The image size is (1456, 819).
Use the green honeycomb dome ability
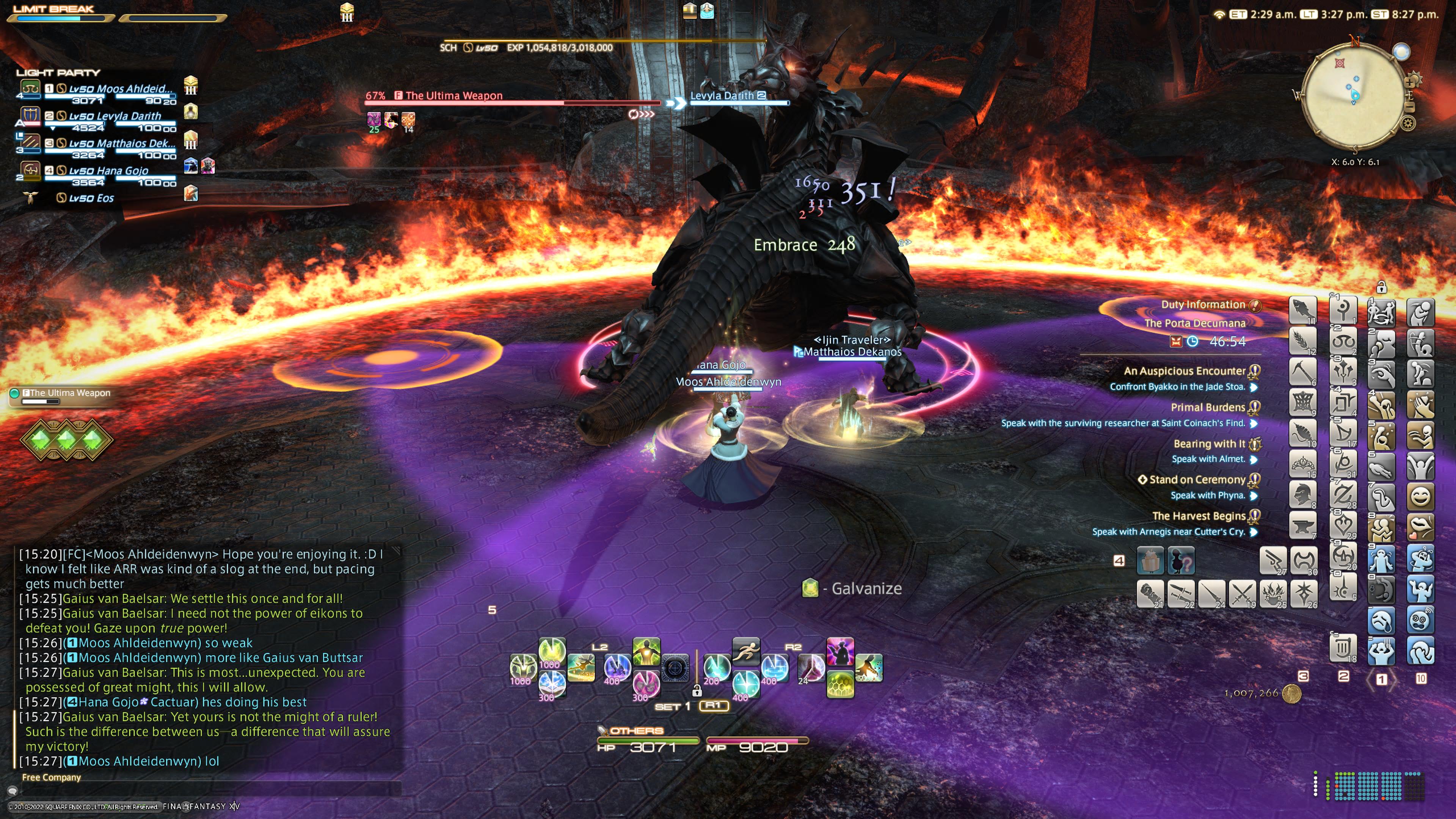point(840,684)
